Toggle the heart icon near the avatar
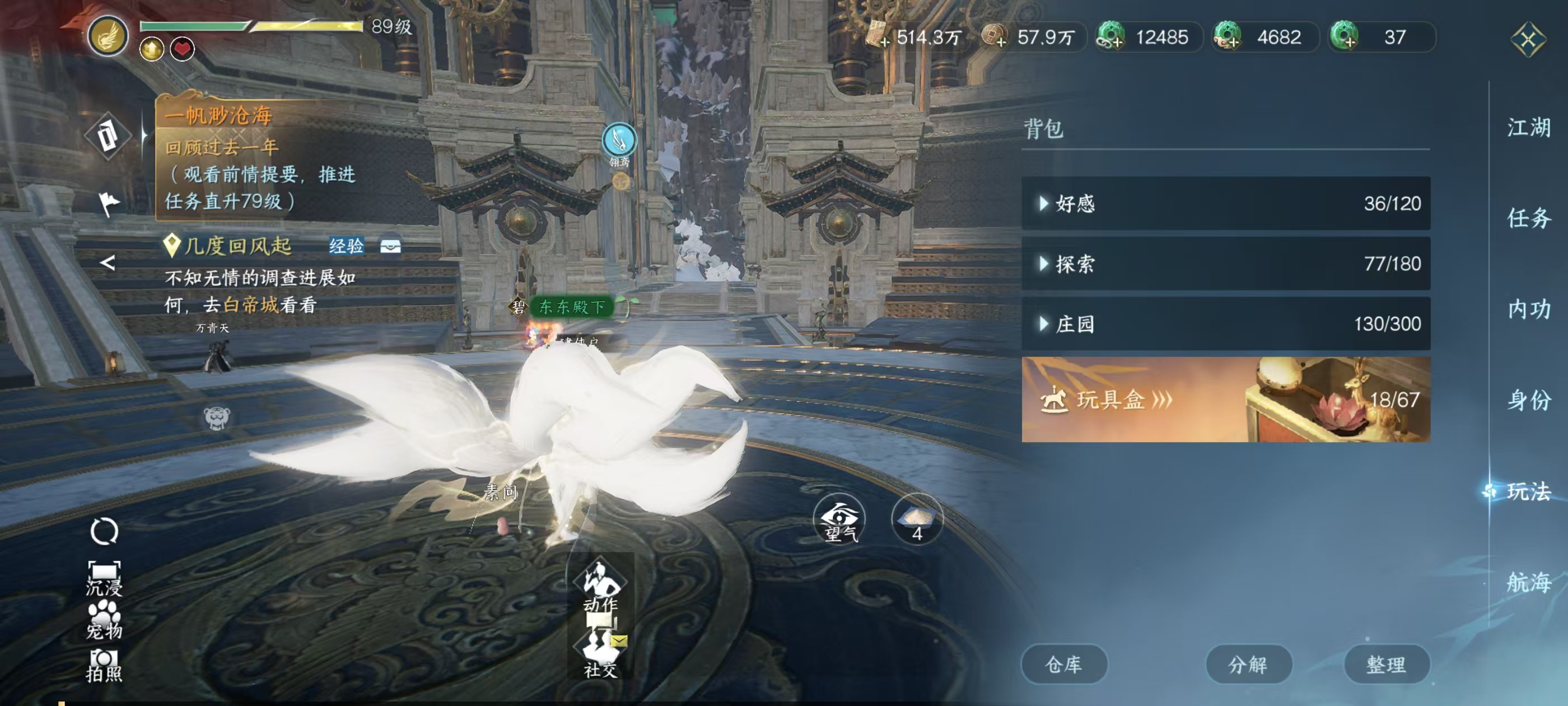 pyautogui.click(x=182, y=50)
